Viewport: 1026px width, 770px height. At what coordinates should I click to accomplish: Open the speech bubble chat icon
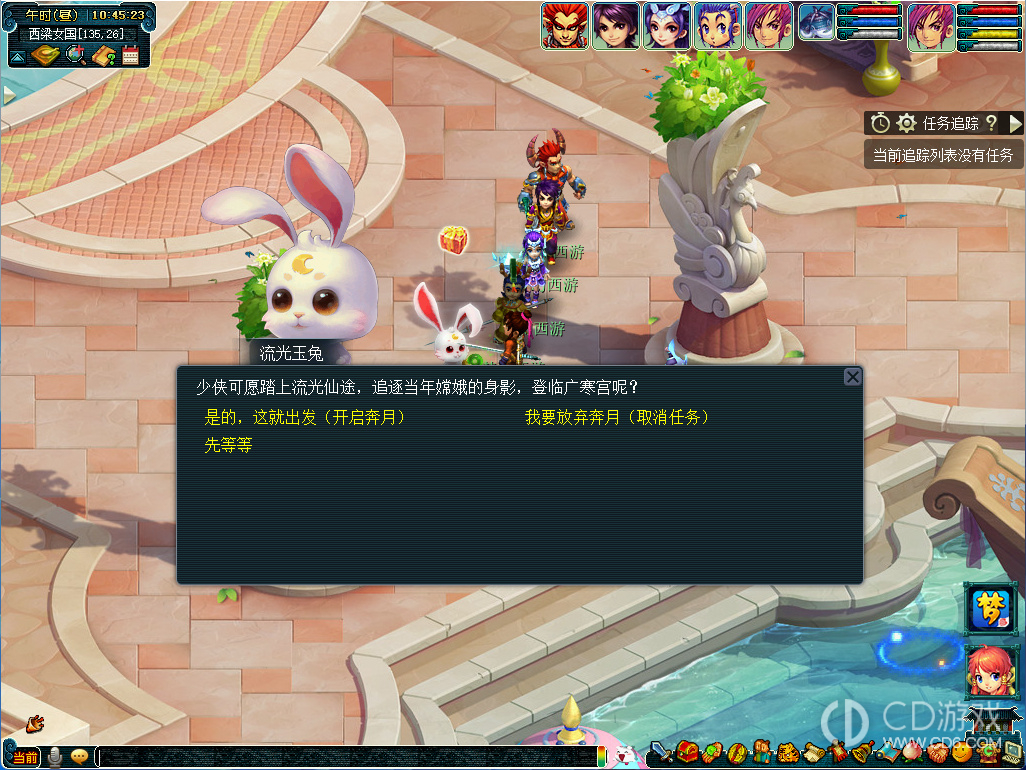point(79,757)
